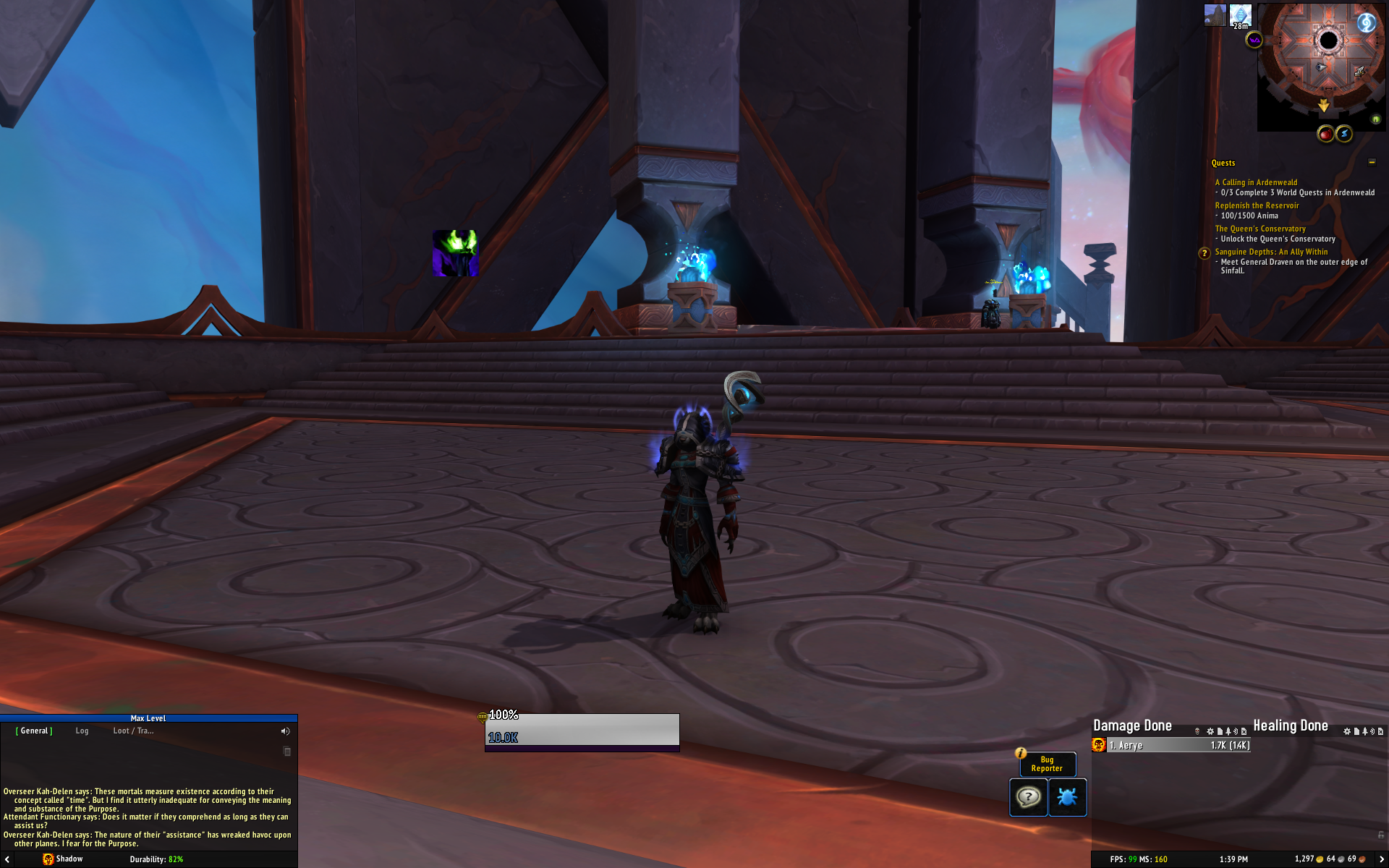Viewport: 1389px width, 868px height.
Task: Switch to the General chat tab
Action: (34, 731)
